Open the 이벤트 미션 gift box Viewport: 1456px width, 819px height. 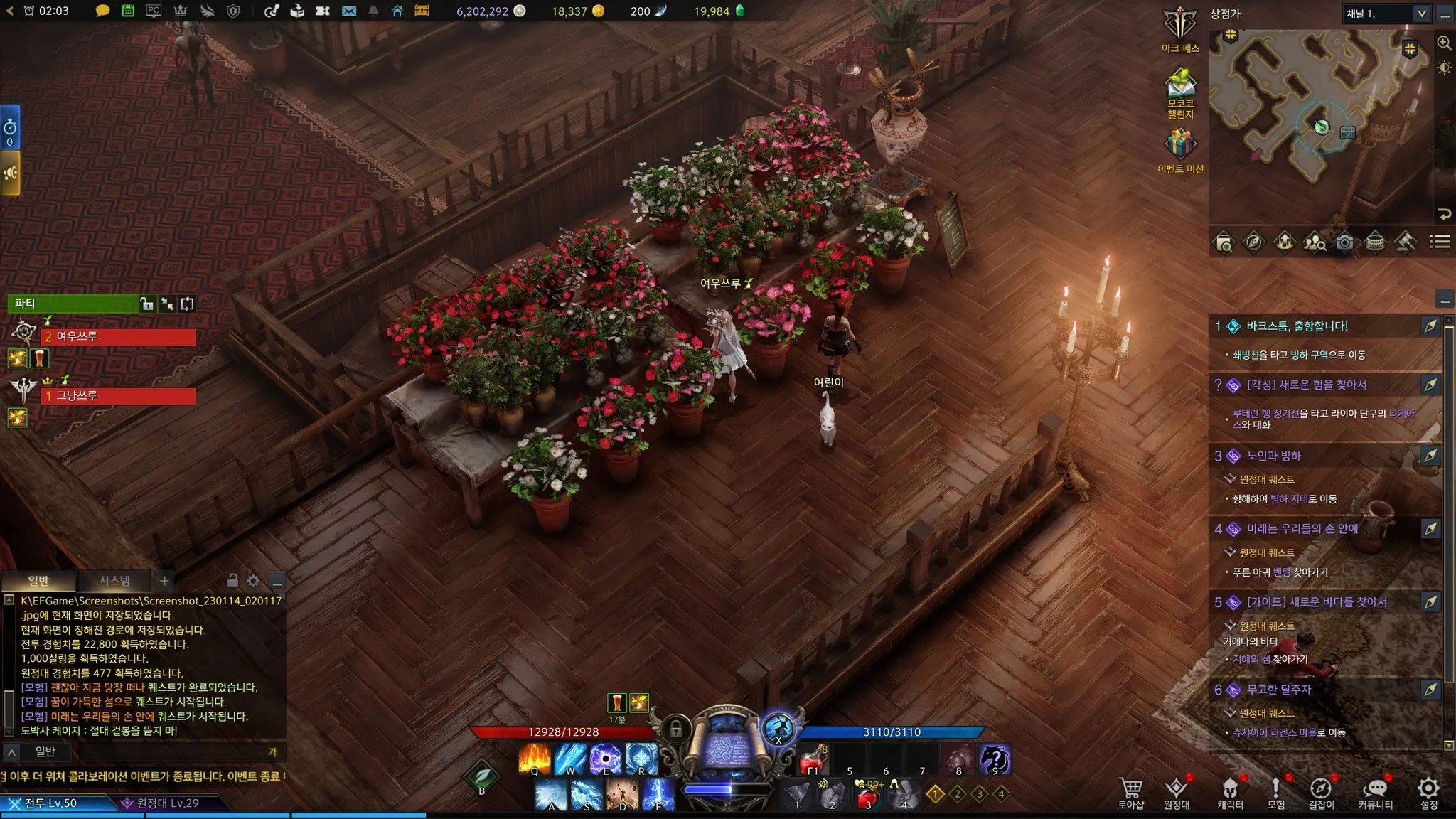(1180, 145)
